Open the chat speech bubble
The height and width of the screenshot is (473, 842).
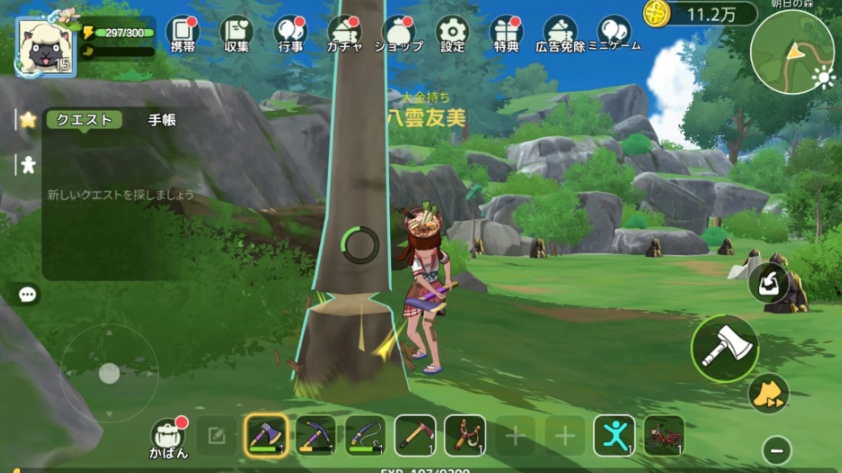[x=28, y=295]
